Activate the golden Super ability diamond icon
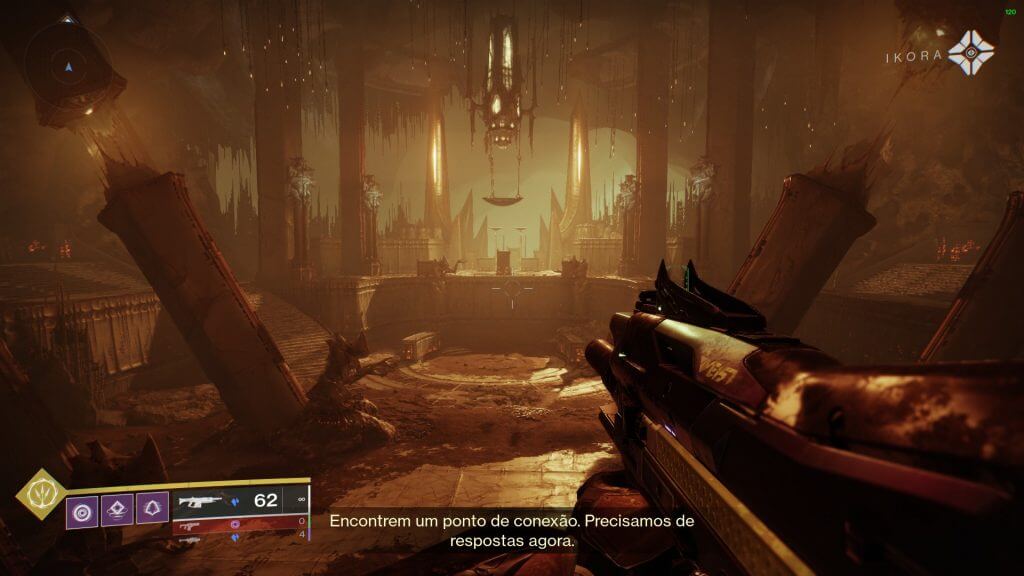This screenshot has height=576, width=1024. [41, 494]
